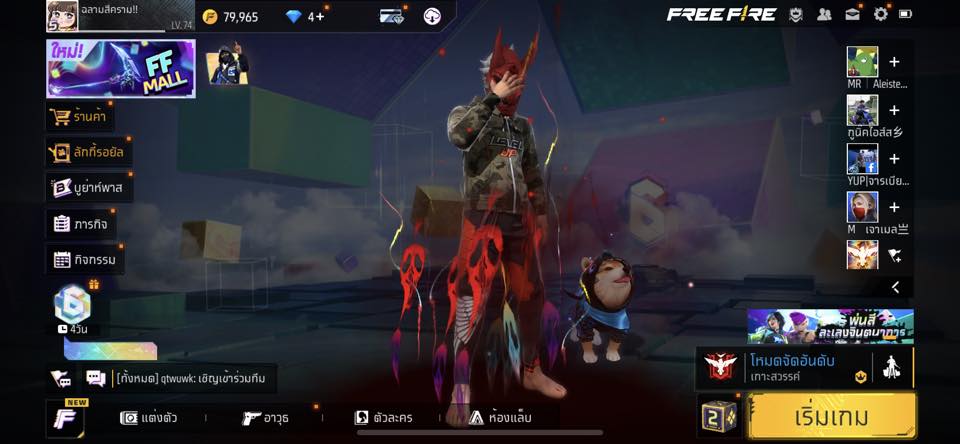Switch to the weapons tab อาวุธ
This screenshot has height=444, width=960.
267,418
